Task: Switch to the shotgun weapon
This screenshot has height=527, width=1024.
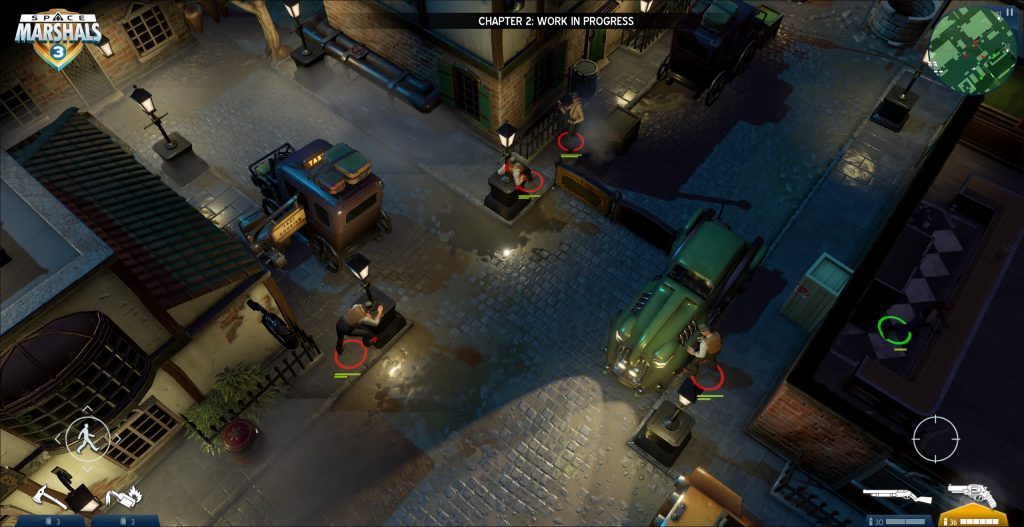Action: [x=897, y=496]
